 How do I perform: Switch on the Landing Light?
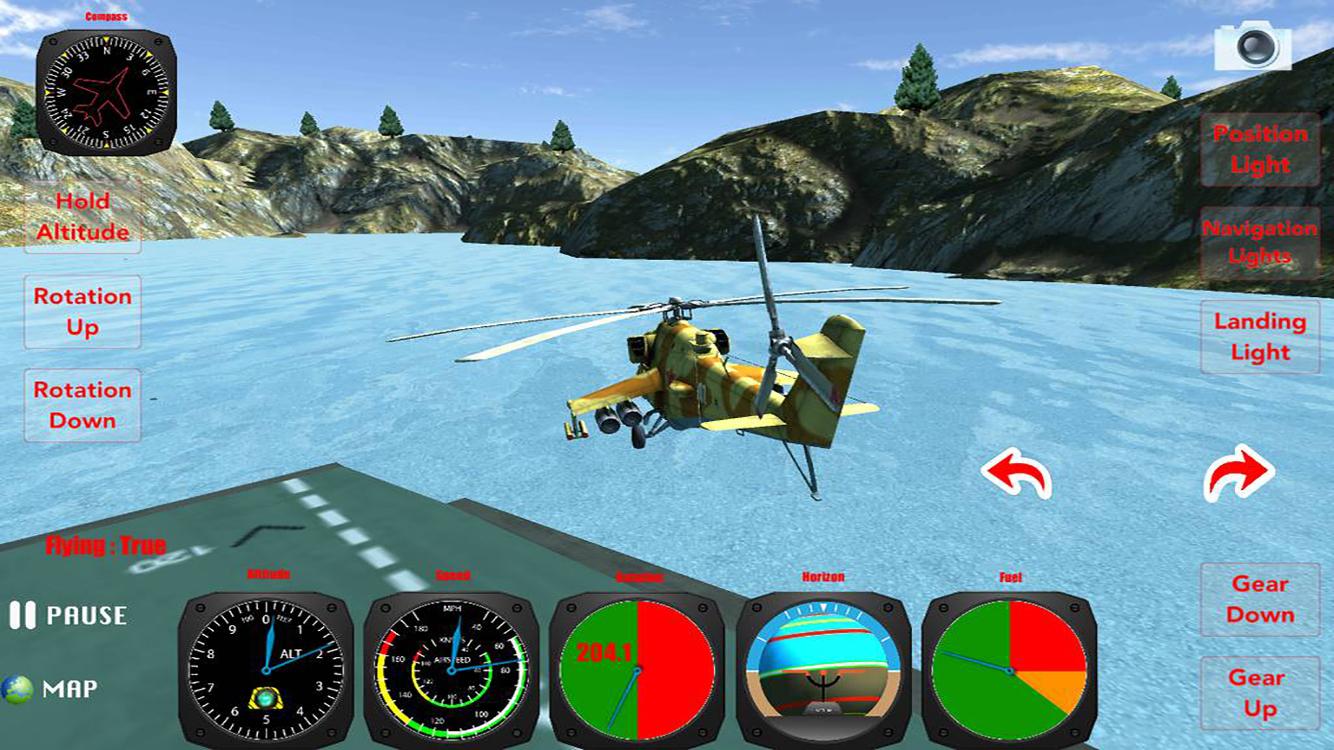point(1258,338)
